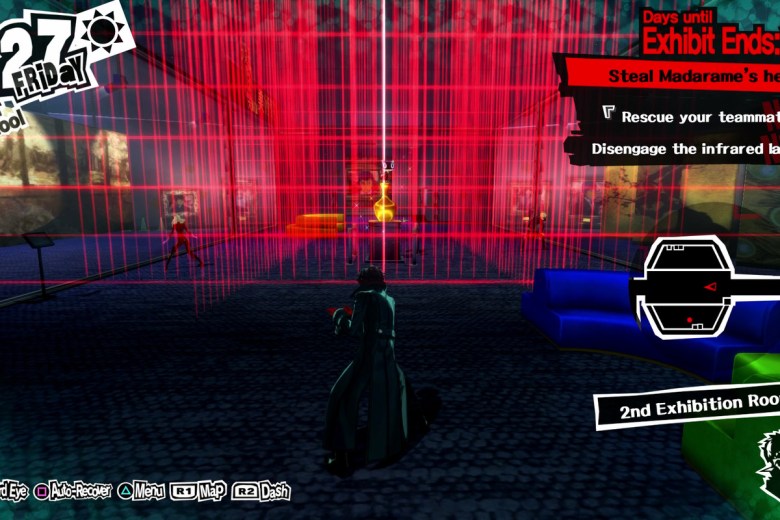Show the Map from the command bar
This screenshot has width=780, height=520.
tap(199, 491)
